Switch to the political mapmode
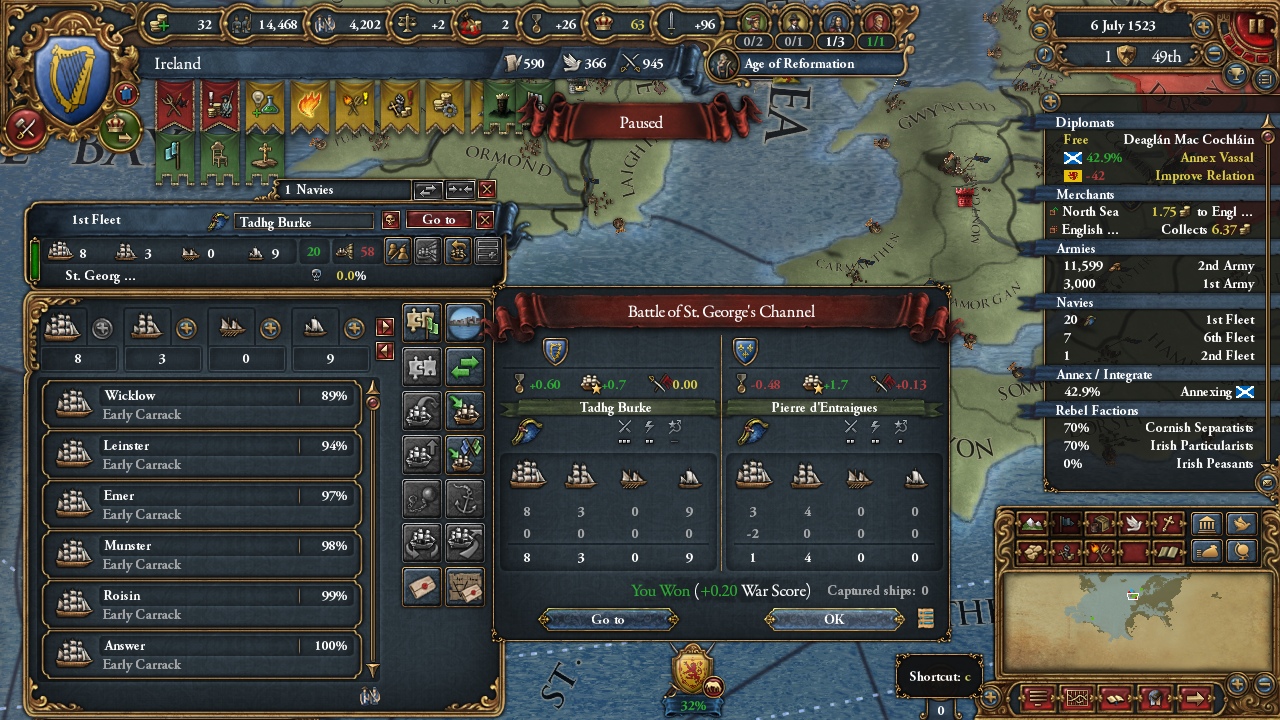This screenshot has height=720, width=1280. [x=1064, y=523]
